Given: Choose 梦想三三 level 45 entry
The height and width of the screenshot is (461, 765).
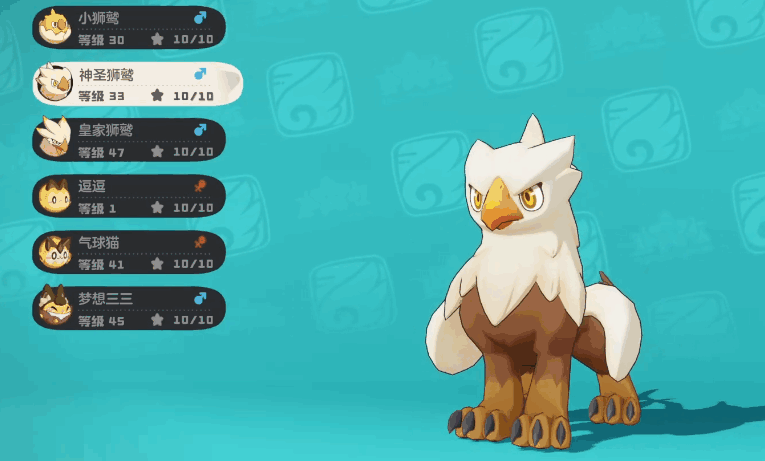Looking at the screenshot, I should tap(130, 308).
